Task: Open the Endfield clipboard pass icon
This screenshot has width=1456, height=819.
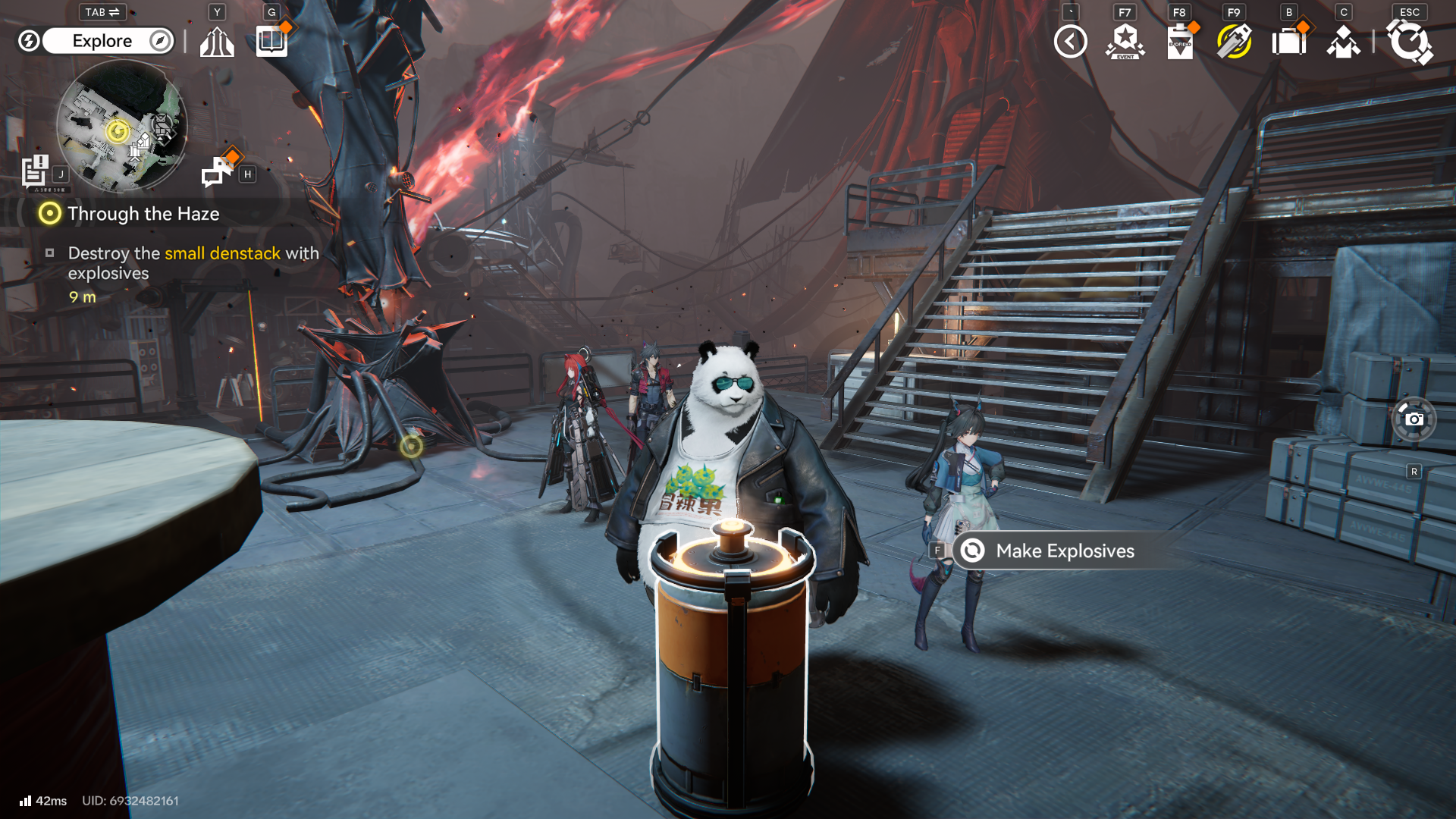Action: [x=1179, y=42]
